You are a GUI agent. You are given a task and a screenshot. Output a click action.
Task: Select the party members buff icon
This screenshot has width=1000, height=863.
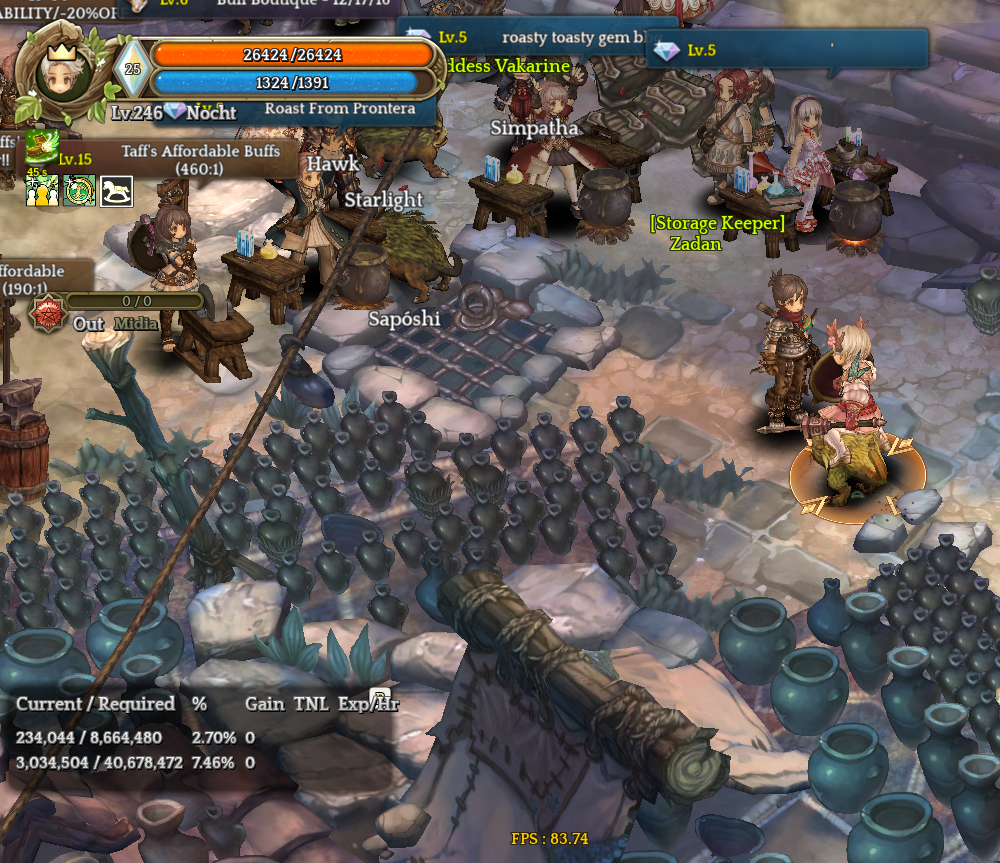pos(41,190)
